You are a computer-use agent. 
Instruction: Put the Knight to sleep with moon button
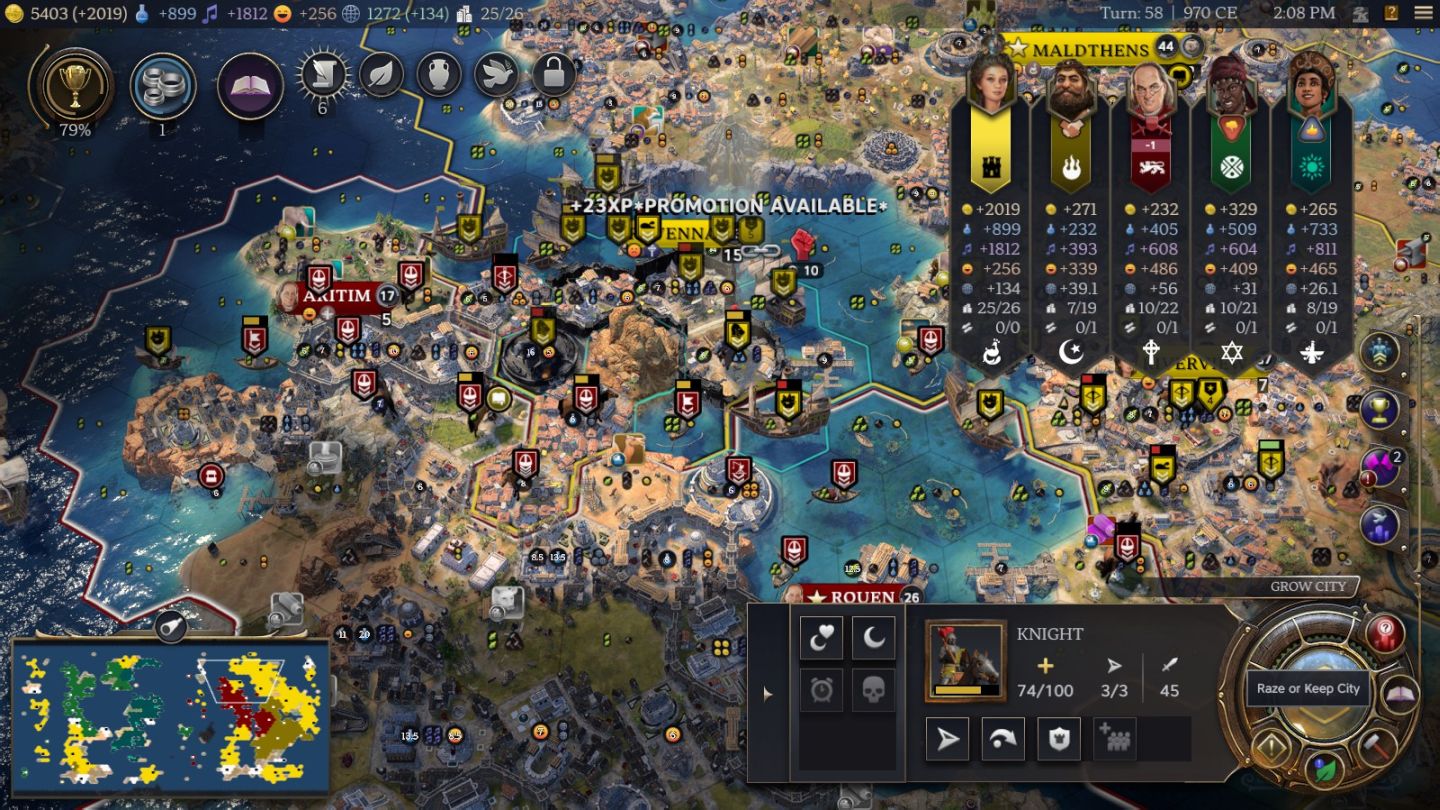[x=873, y=639]
